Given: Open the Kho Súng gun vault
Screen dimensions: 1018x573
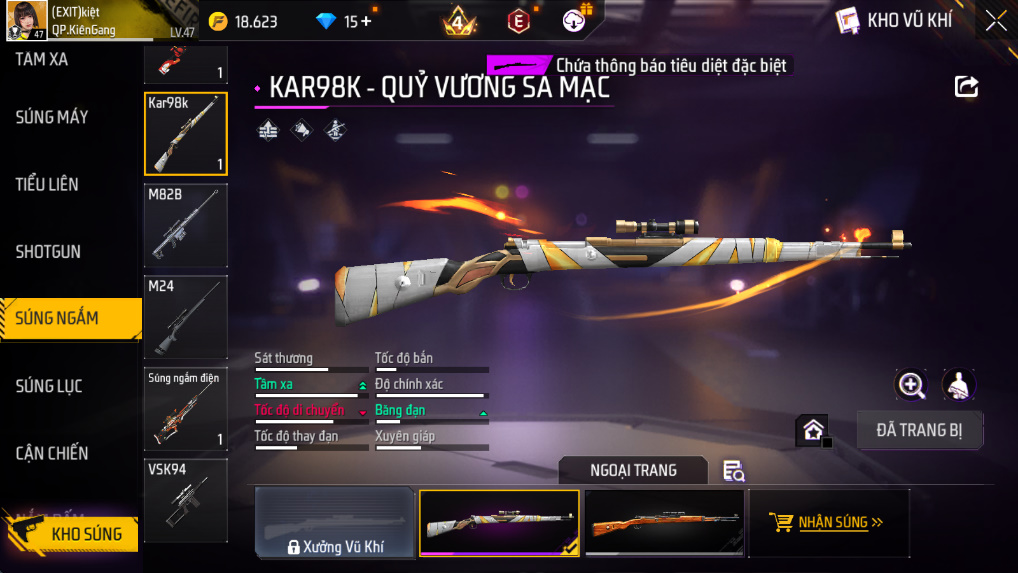Looking at the screenshot, I should (x=85, y=534).
